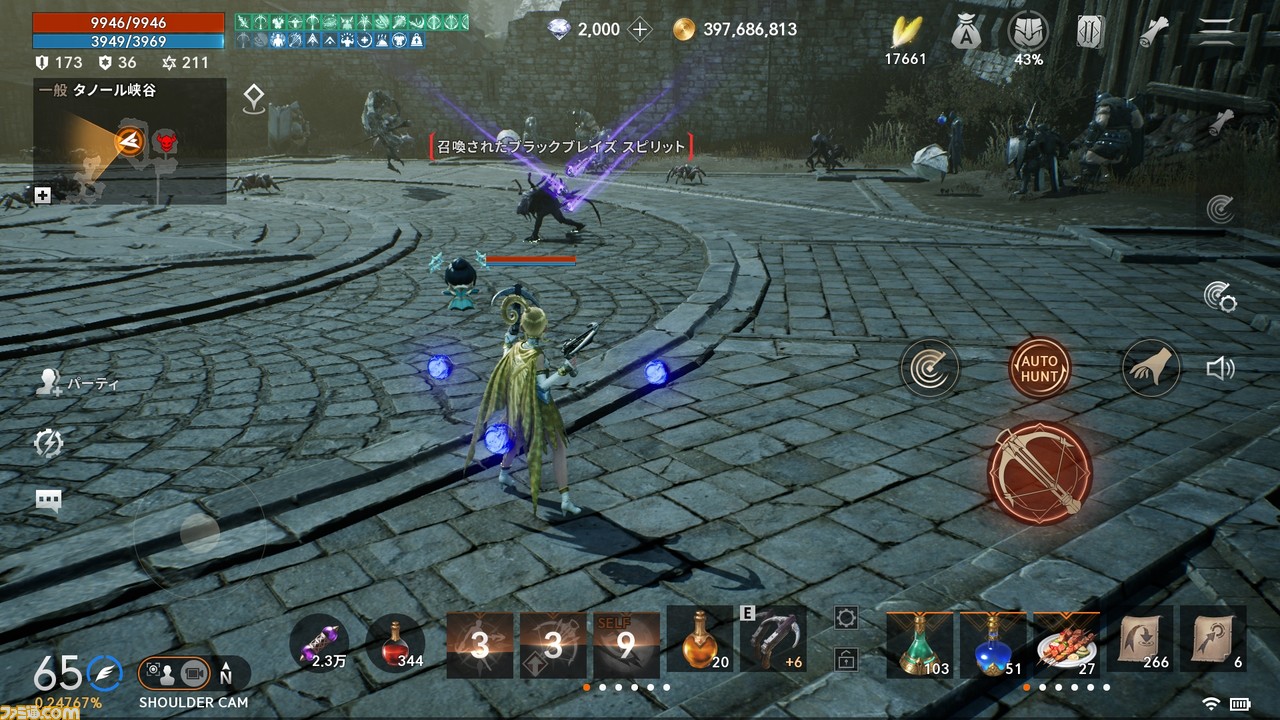Use the orange potion with 20 left
This screenshot has height=720, width=1280.
[x=700, y=640]
